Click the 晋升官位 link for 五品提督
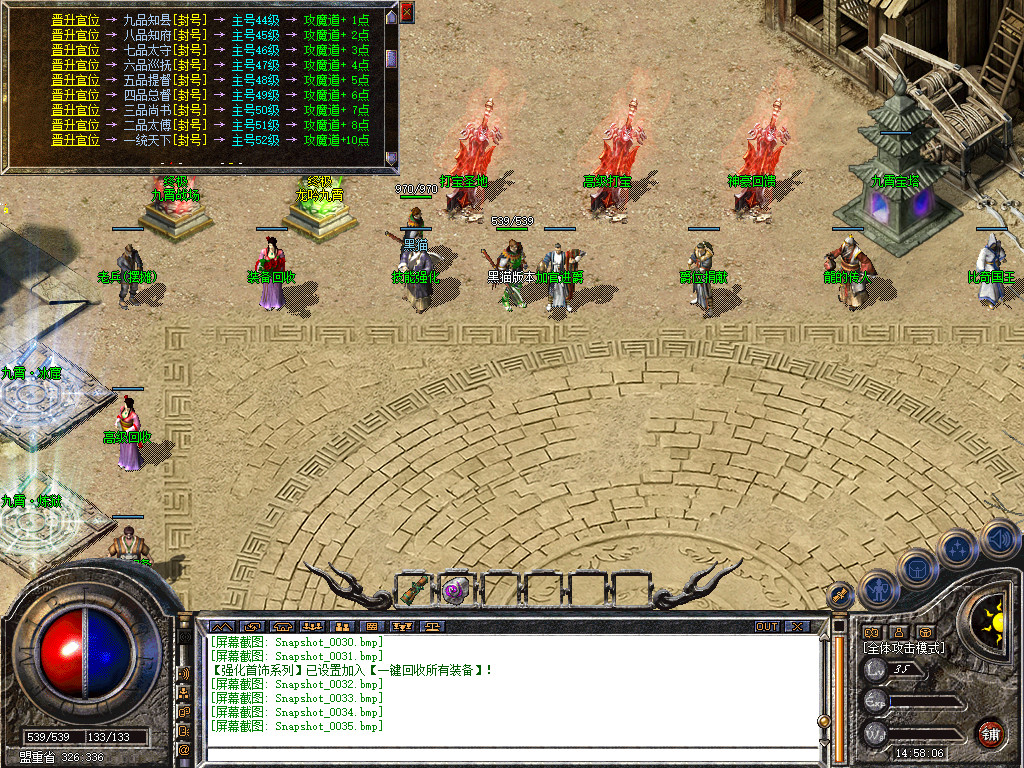This screenshot has width=1024, height=768. pos(75,80)
